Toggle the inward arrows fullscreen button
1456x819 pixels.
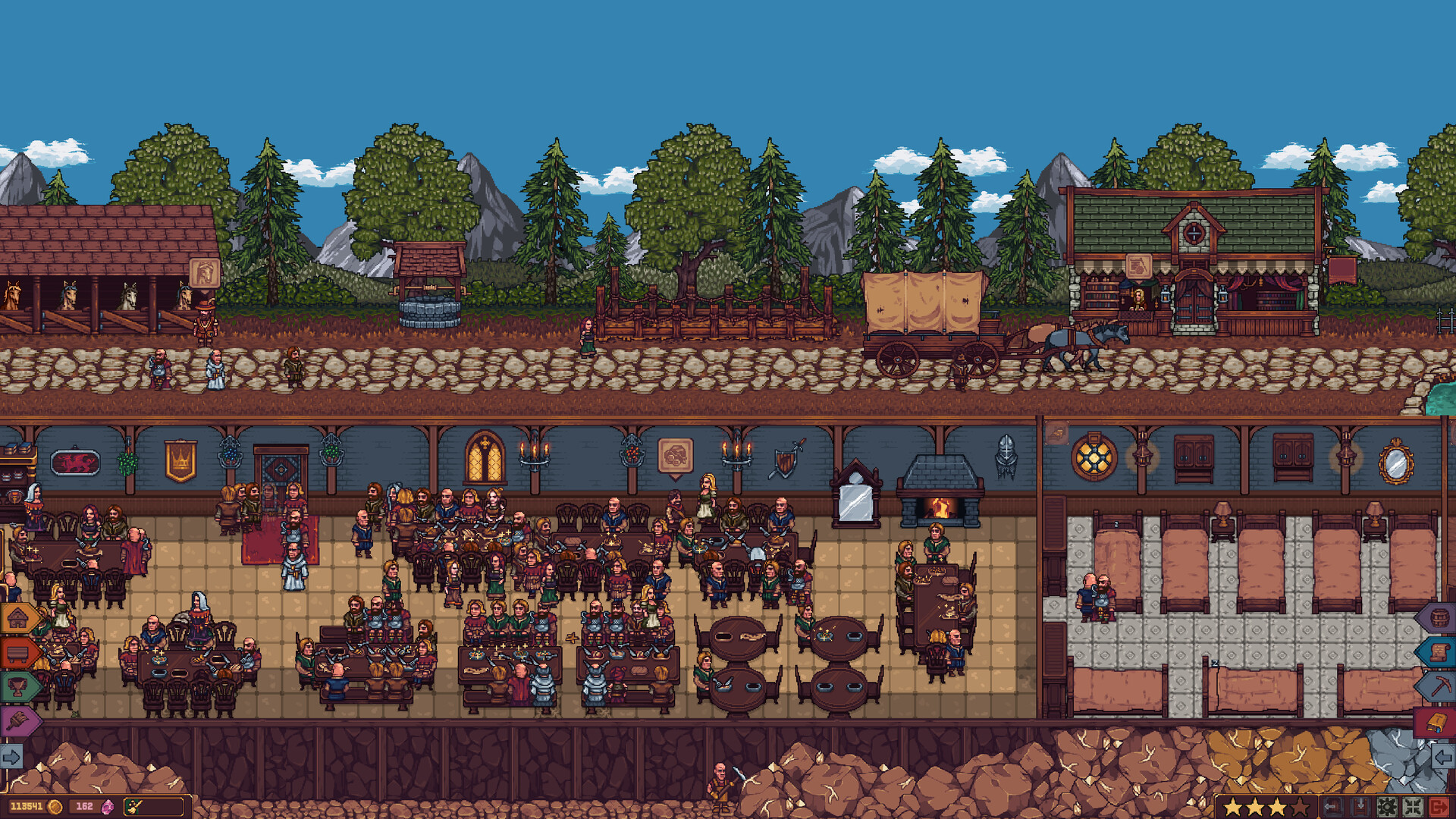1413,807
